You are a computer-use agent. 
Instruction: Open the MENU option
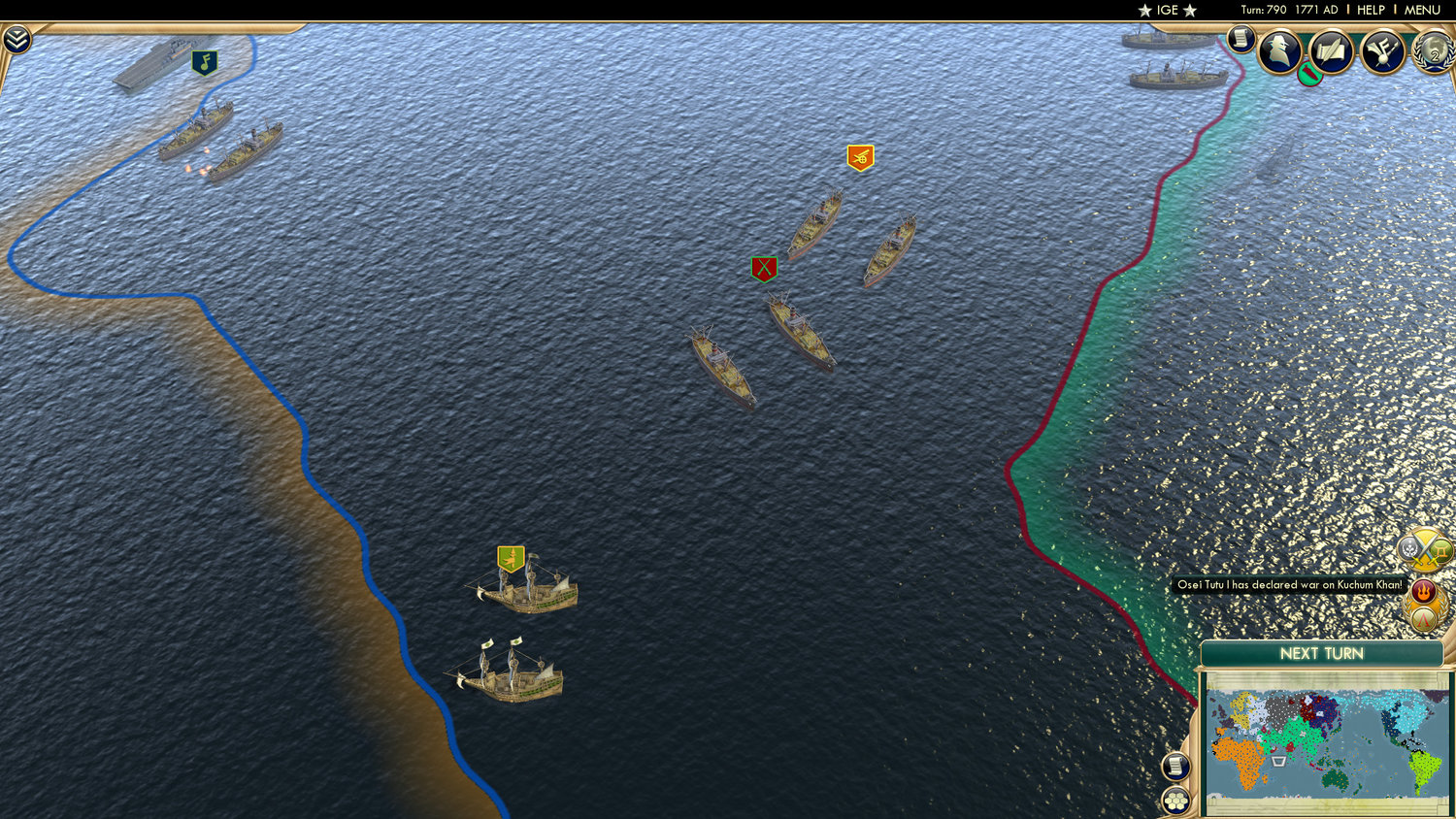1421,10
